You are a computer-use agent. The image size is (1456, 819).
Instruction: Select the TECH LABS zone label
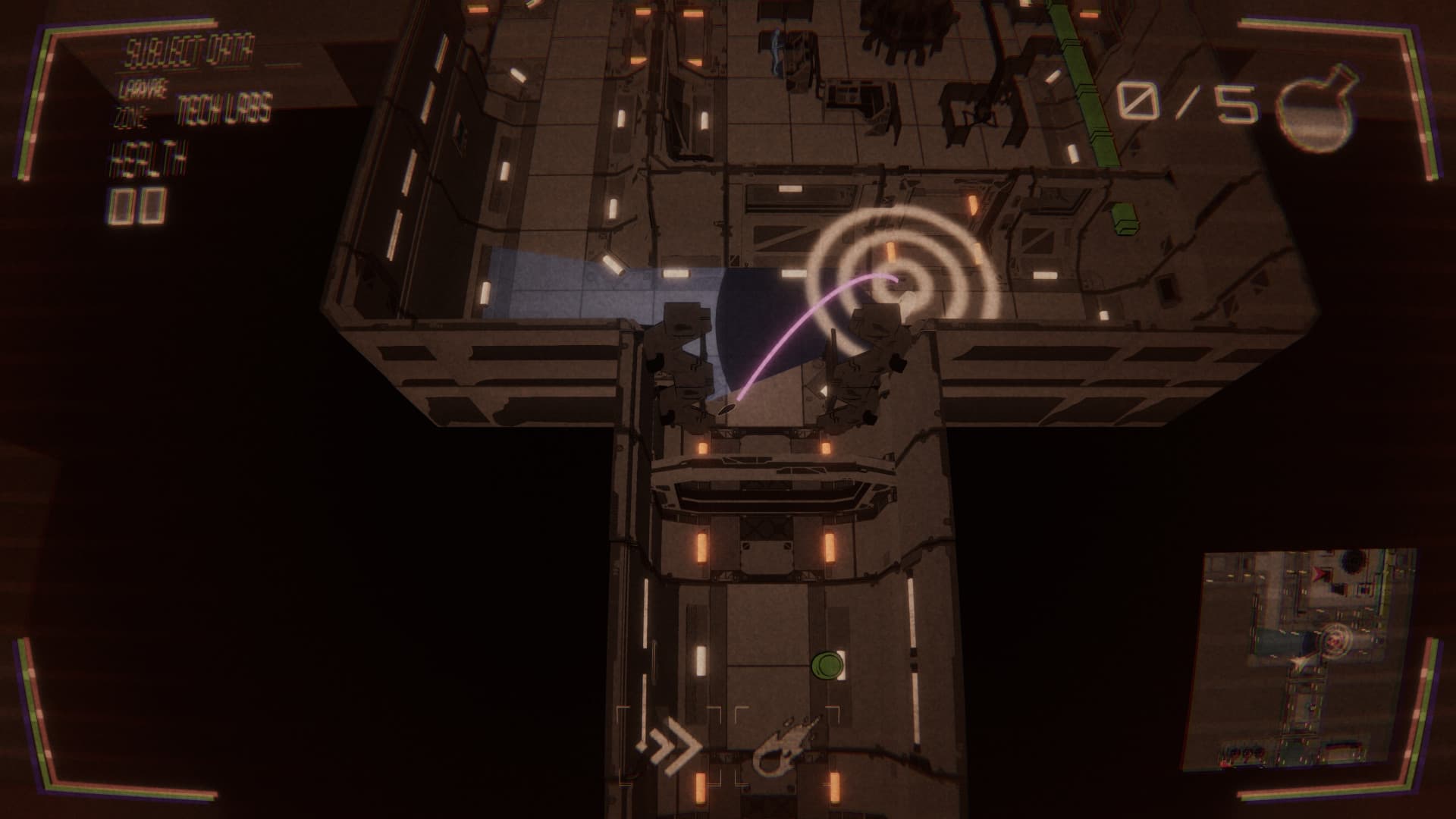tap(224, 110)
